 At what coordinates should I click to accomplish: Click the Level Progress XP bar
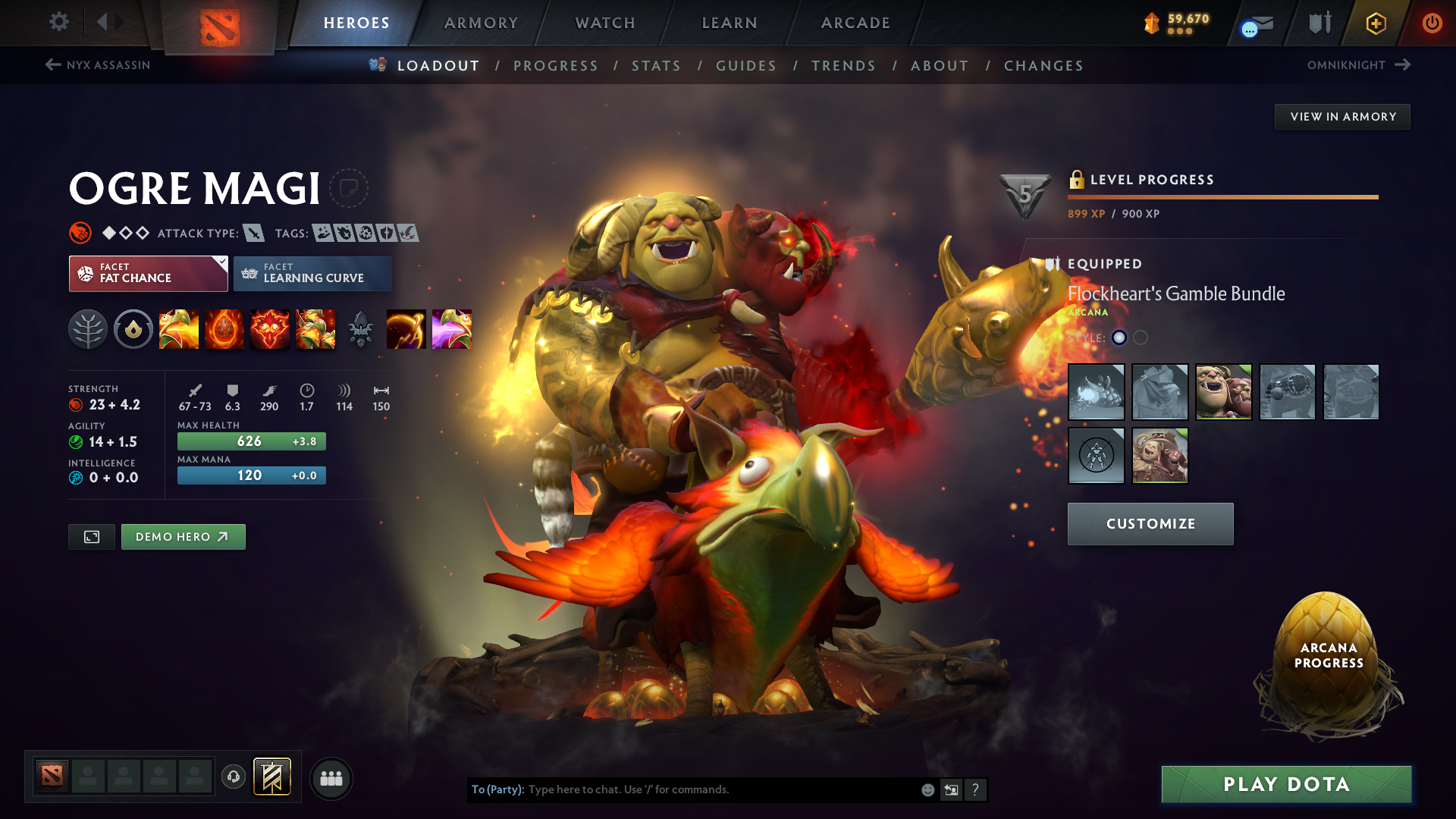click(1222, 197)
